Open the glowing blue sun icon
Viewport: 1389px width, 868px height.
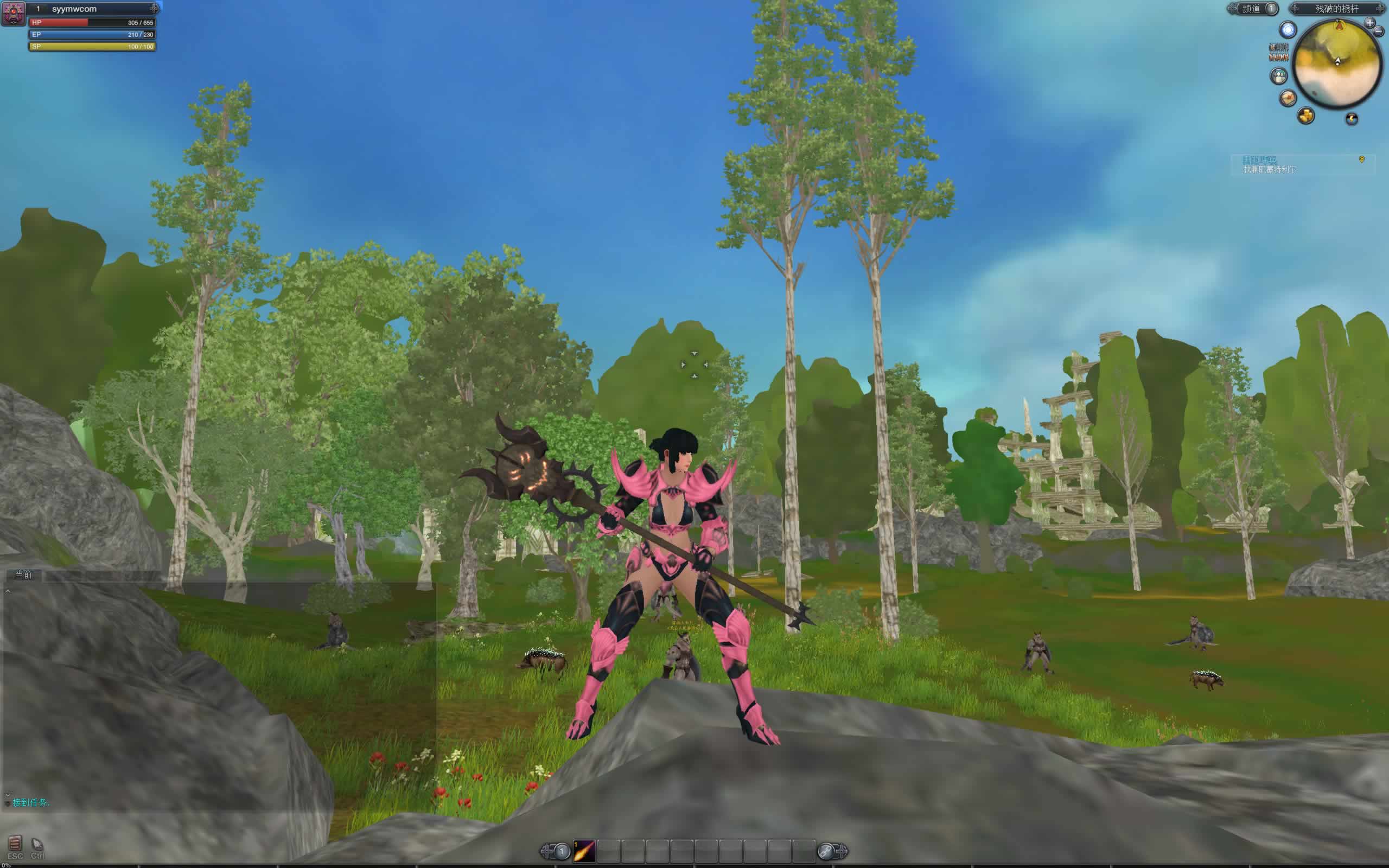tap(1289, 30)
